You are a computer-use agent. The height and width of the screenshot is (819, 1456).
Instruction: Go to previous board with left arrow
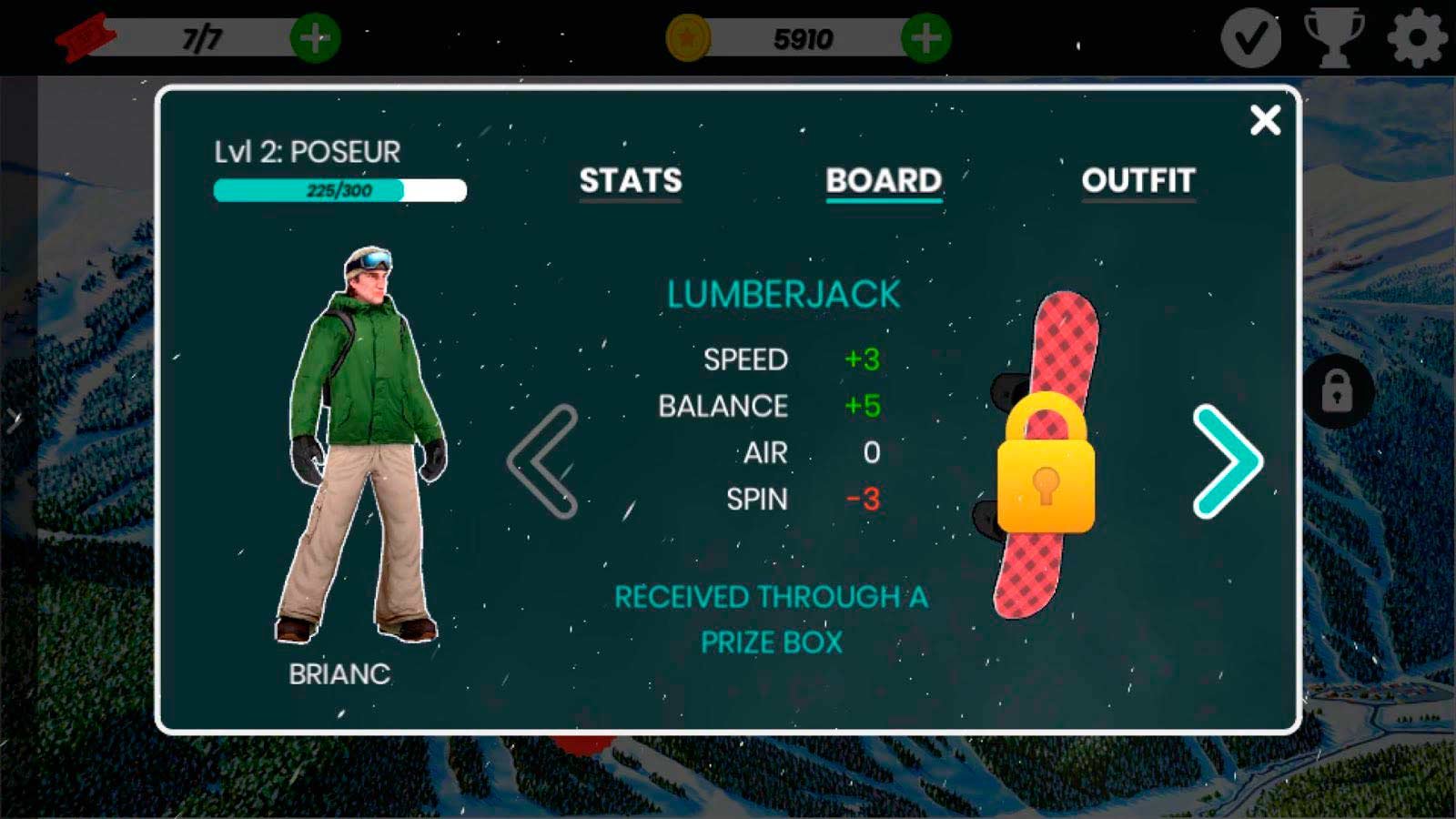coord(543,461)
